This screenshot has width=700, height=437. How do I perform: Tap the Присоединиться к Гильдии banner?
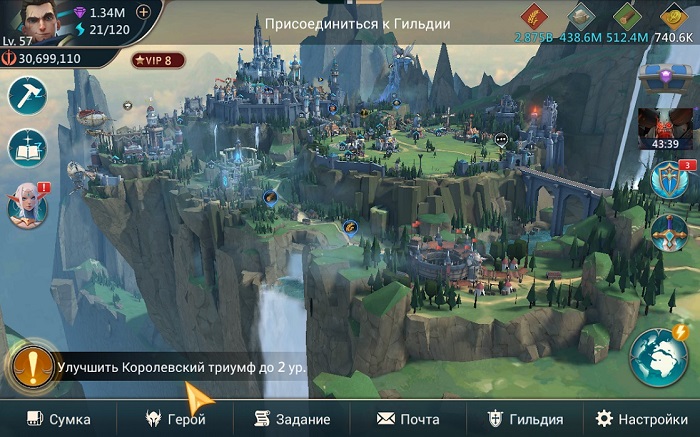357,23
